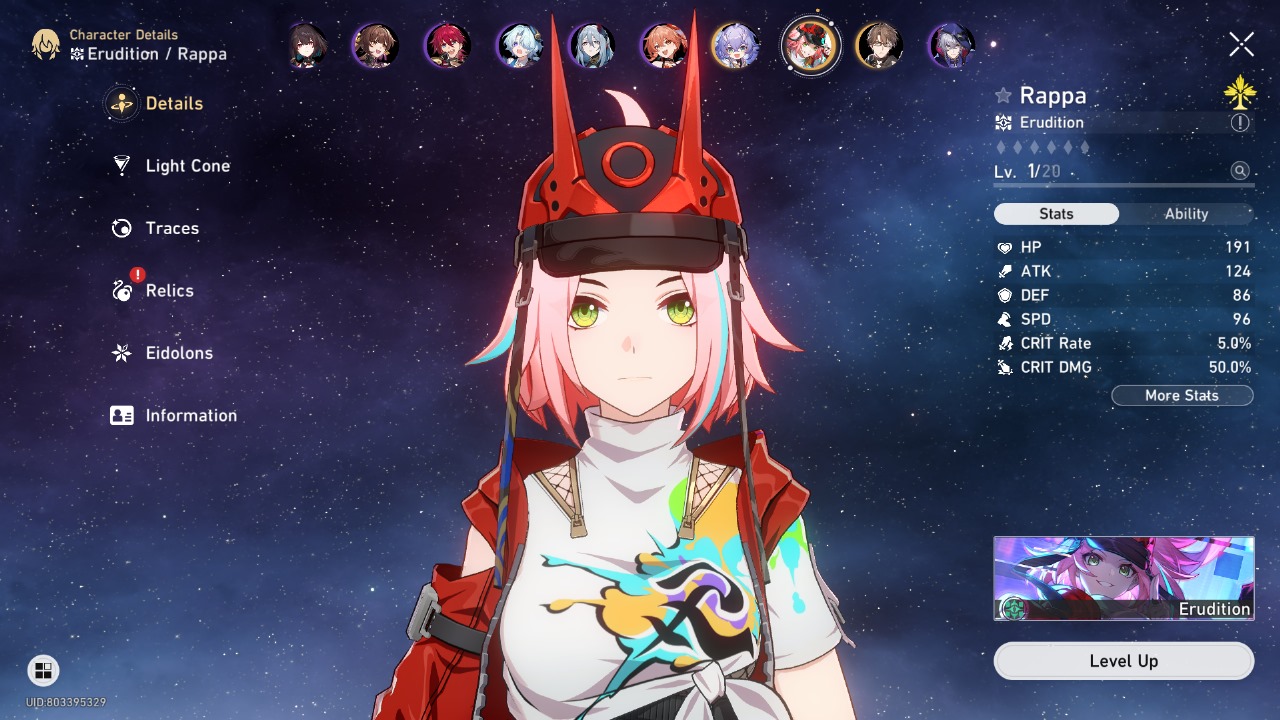Click the exclamation icon beside the Erudition label

(1239, 122)
